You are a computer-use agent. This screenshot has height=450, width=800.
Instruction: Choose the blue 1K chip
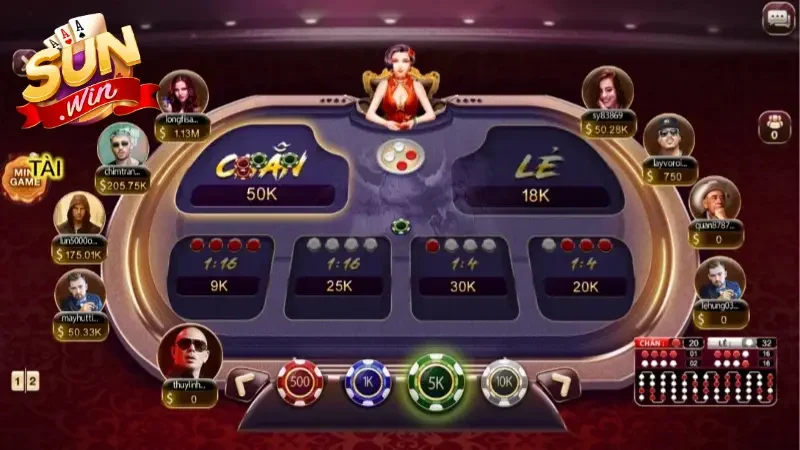click(367, 382)
